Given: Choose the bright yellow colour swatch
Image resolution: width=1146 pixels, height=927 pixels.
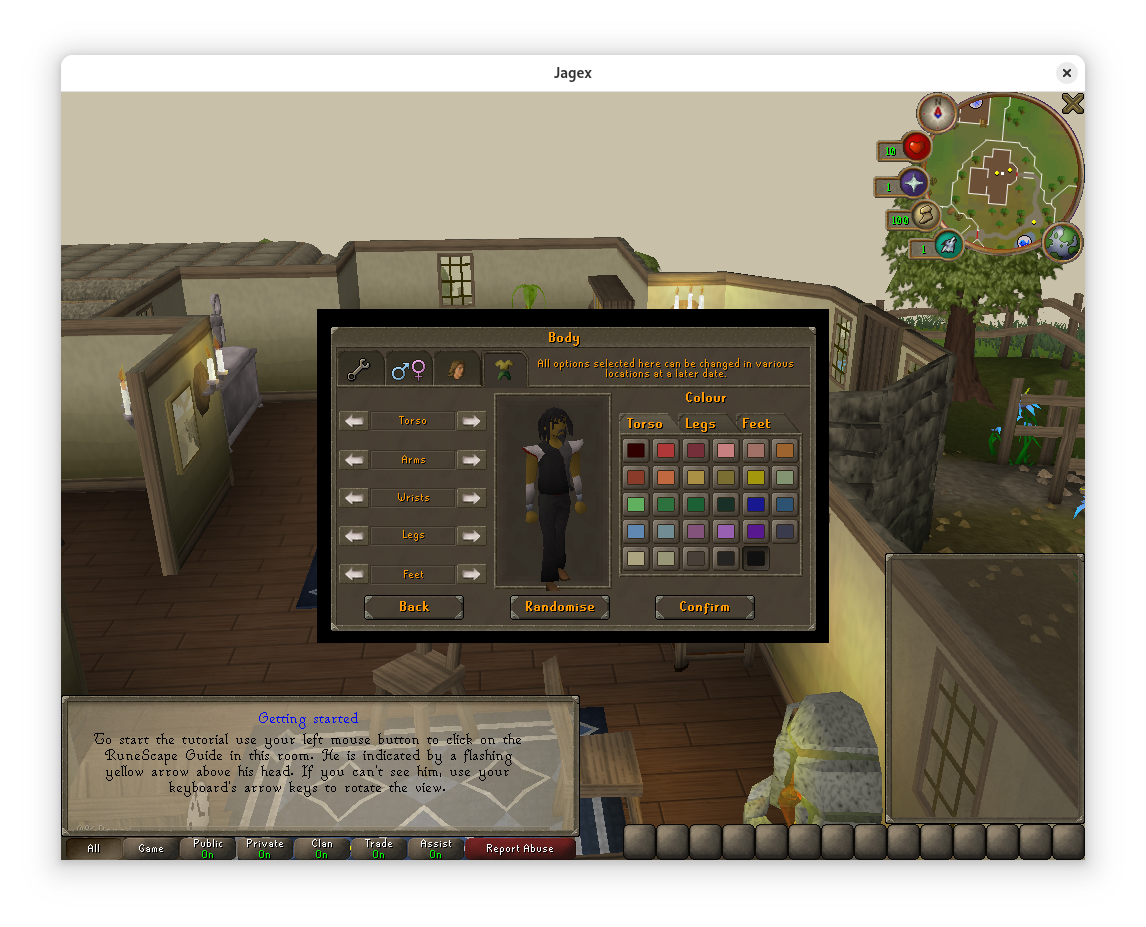Looking at the screenshot, I should pyautogui.click(x=755, y=478).
